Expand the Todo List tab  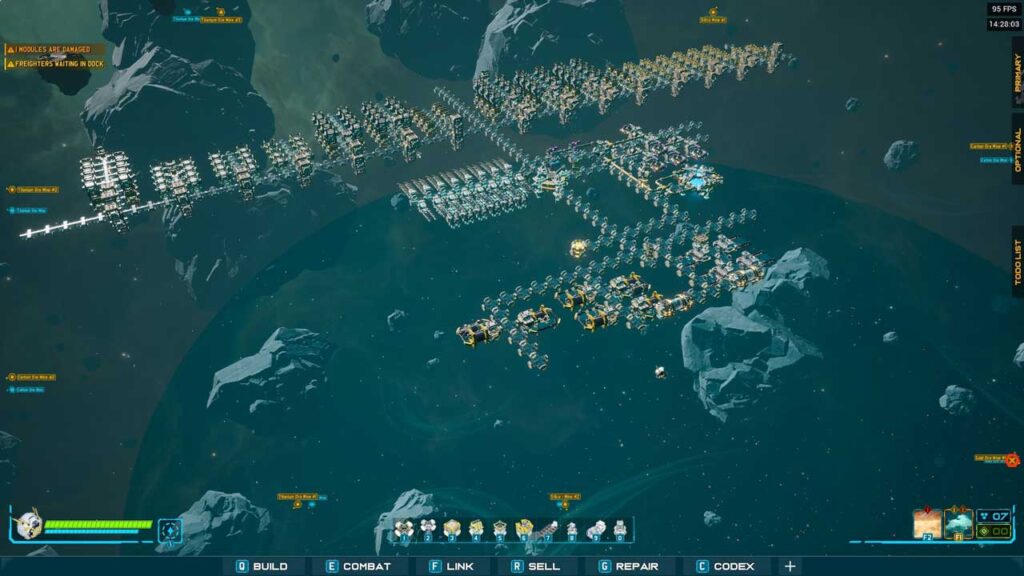[x=1017, y=262]
